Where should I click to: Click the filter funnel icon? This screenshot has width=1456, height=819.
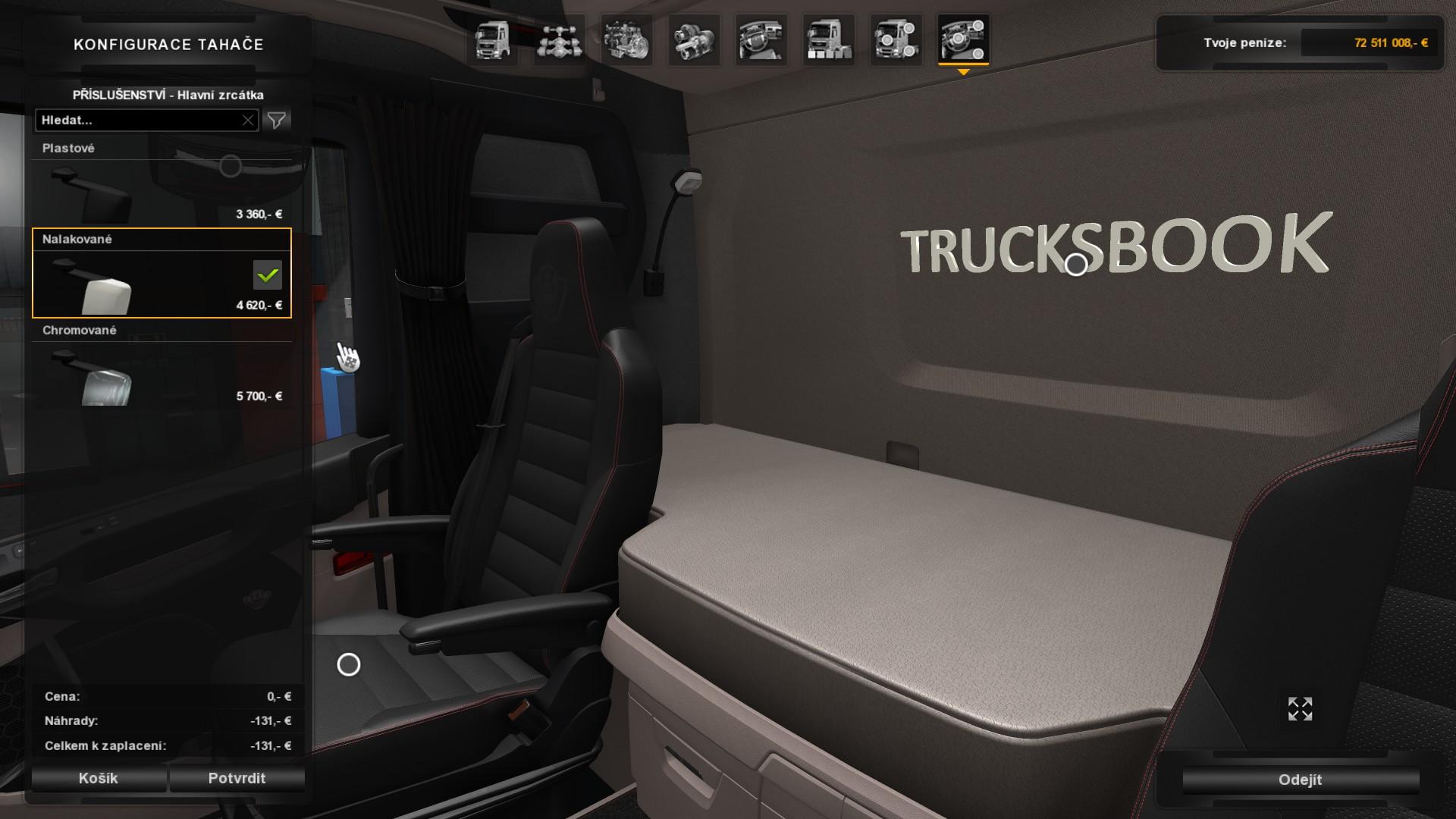[277, 119]
